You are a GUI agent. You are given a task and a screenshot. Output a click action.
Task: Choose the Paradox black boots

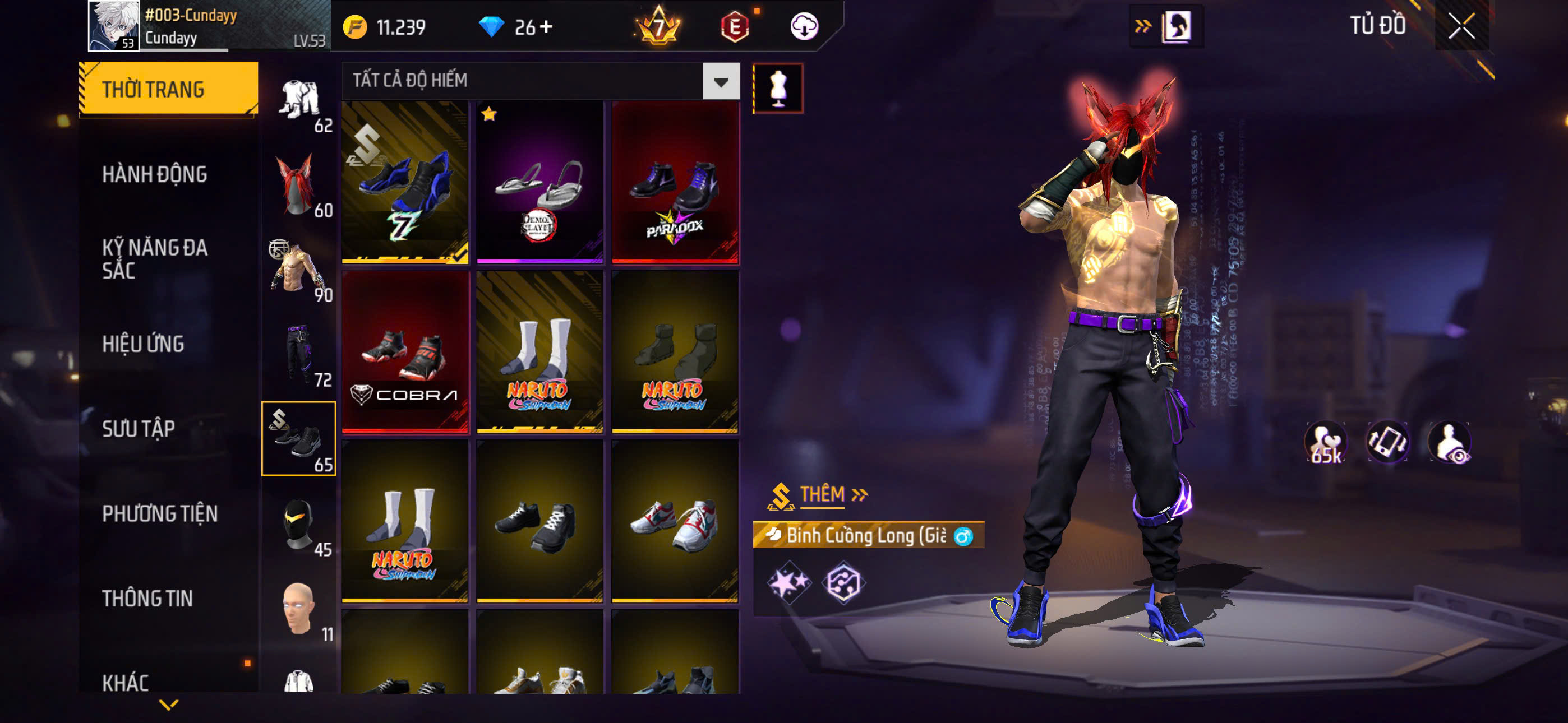pos(675,183)
